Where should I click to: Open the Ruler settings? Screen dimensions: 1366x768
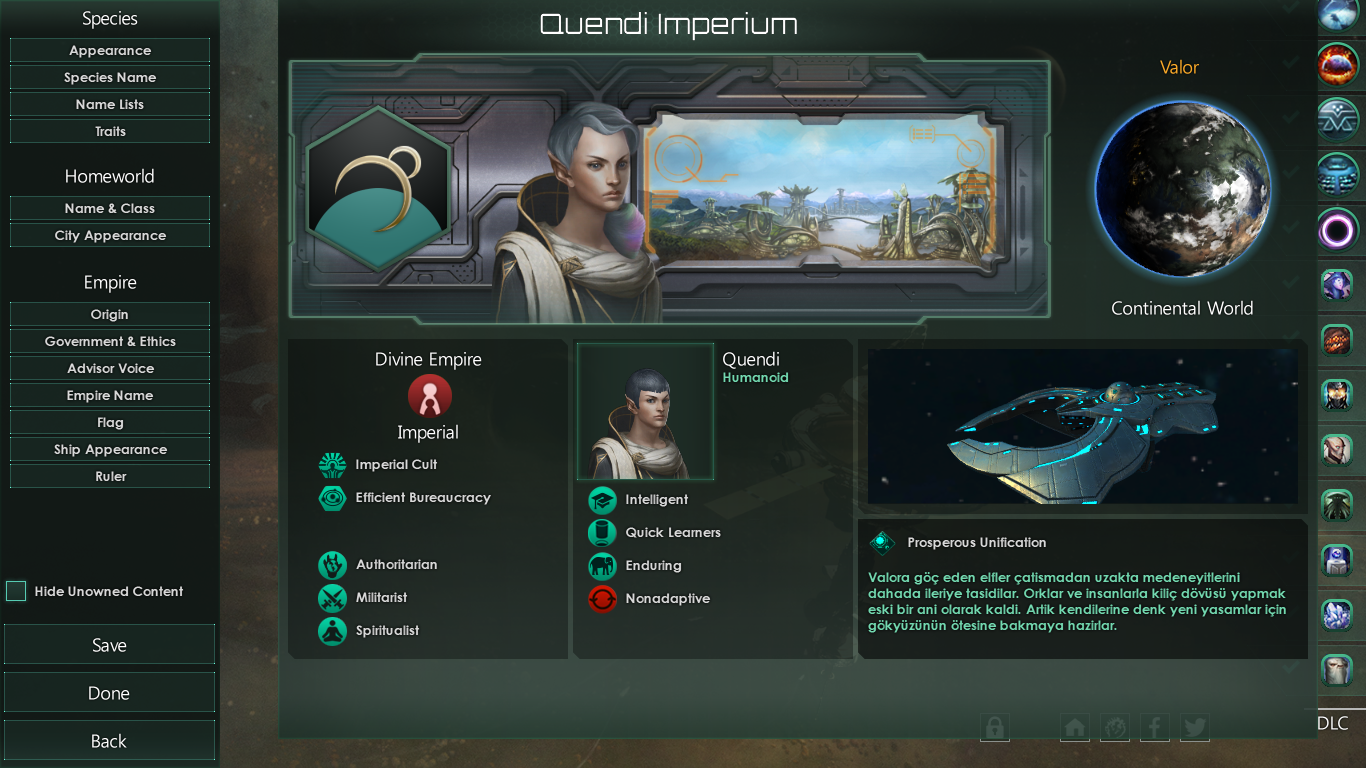pyautogui.click(x=110, y=477)
